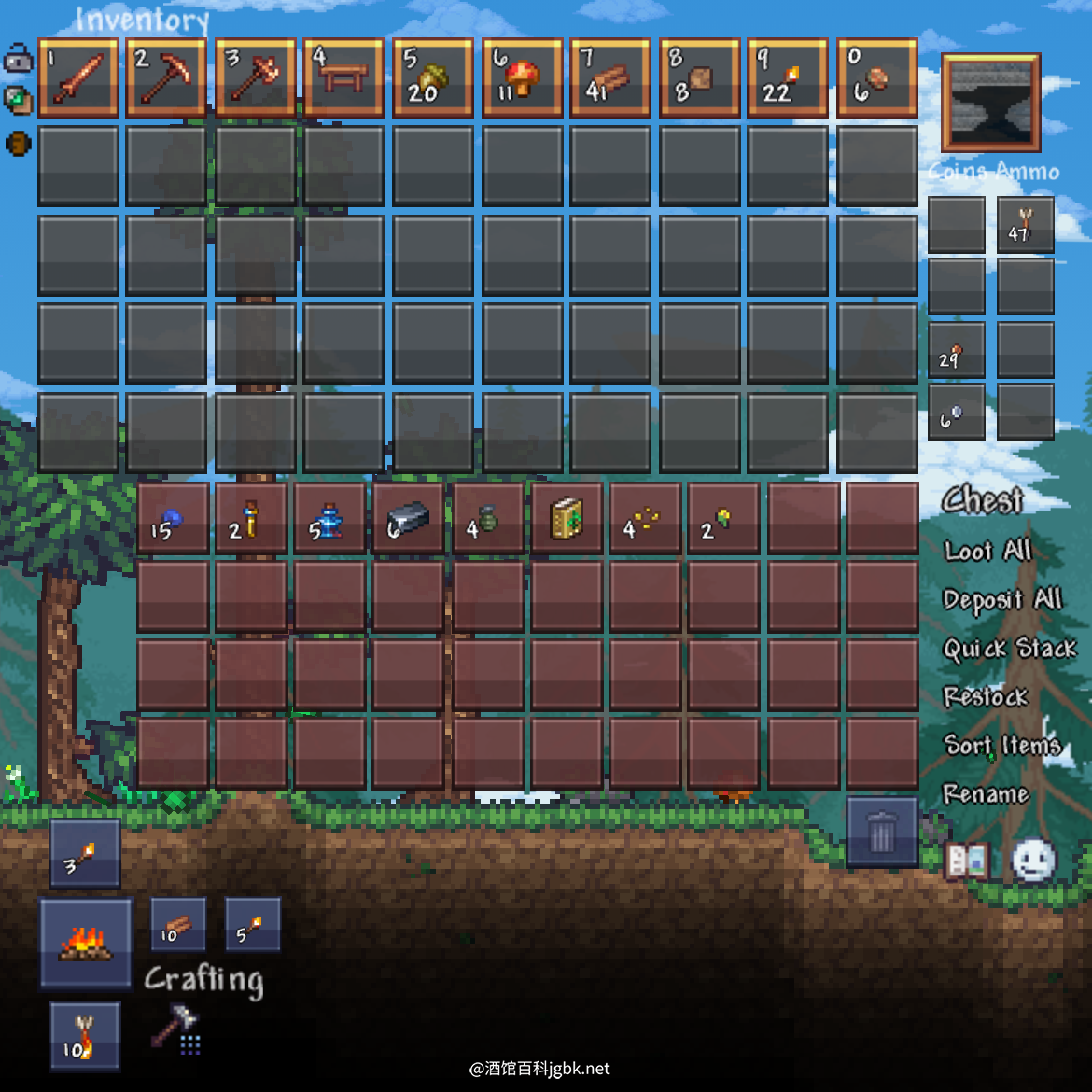Select the copper shortsword hotbar slot
Image resolution: width=1092 pixels, height=1092 pixels.
point(77,78)
